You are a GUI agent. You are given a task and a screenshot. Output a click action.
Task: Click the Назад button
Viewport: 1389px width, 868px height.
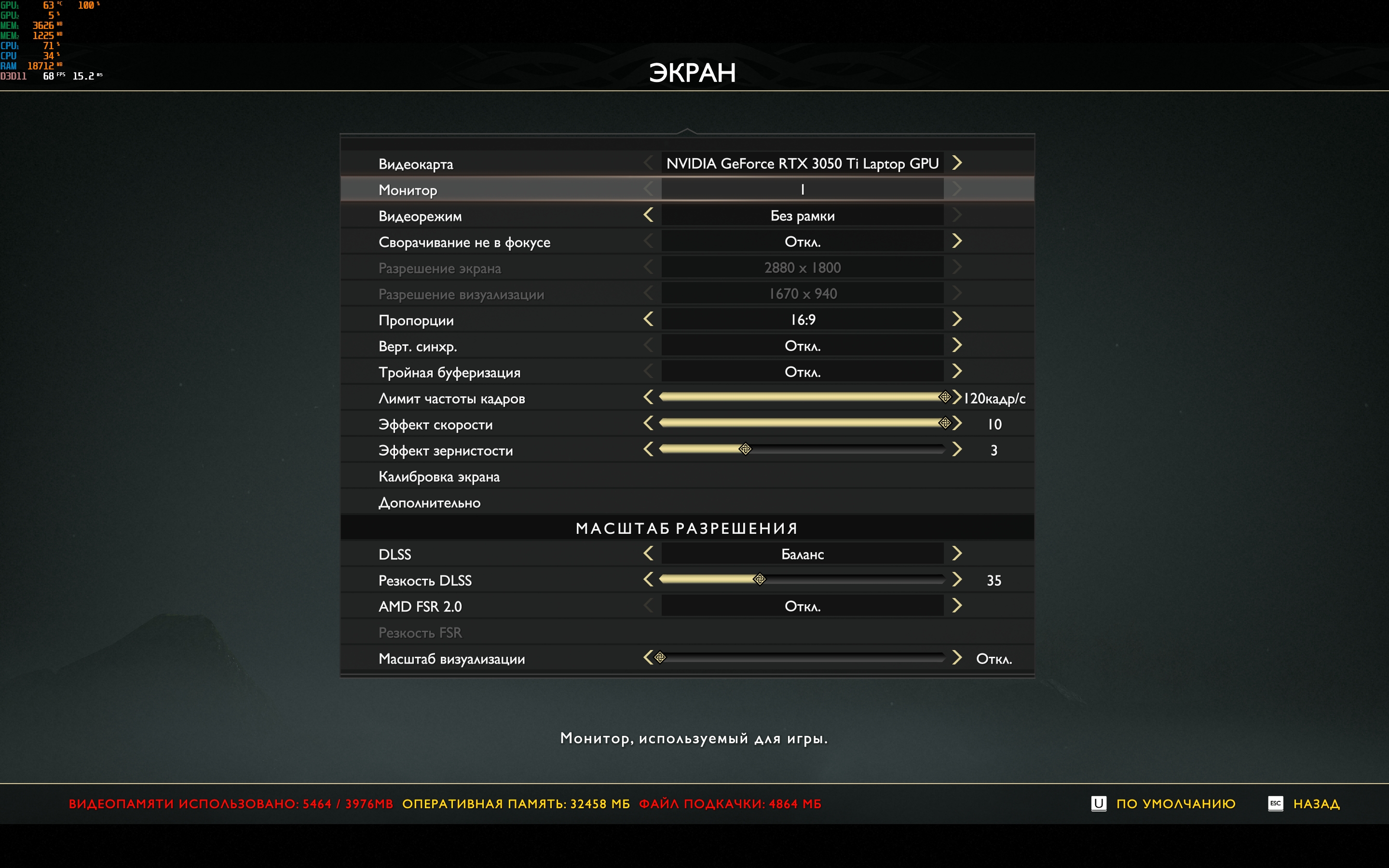1316,804
